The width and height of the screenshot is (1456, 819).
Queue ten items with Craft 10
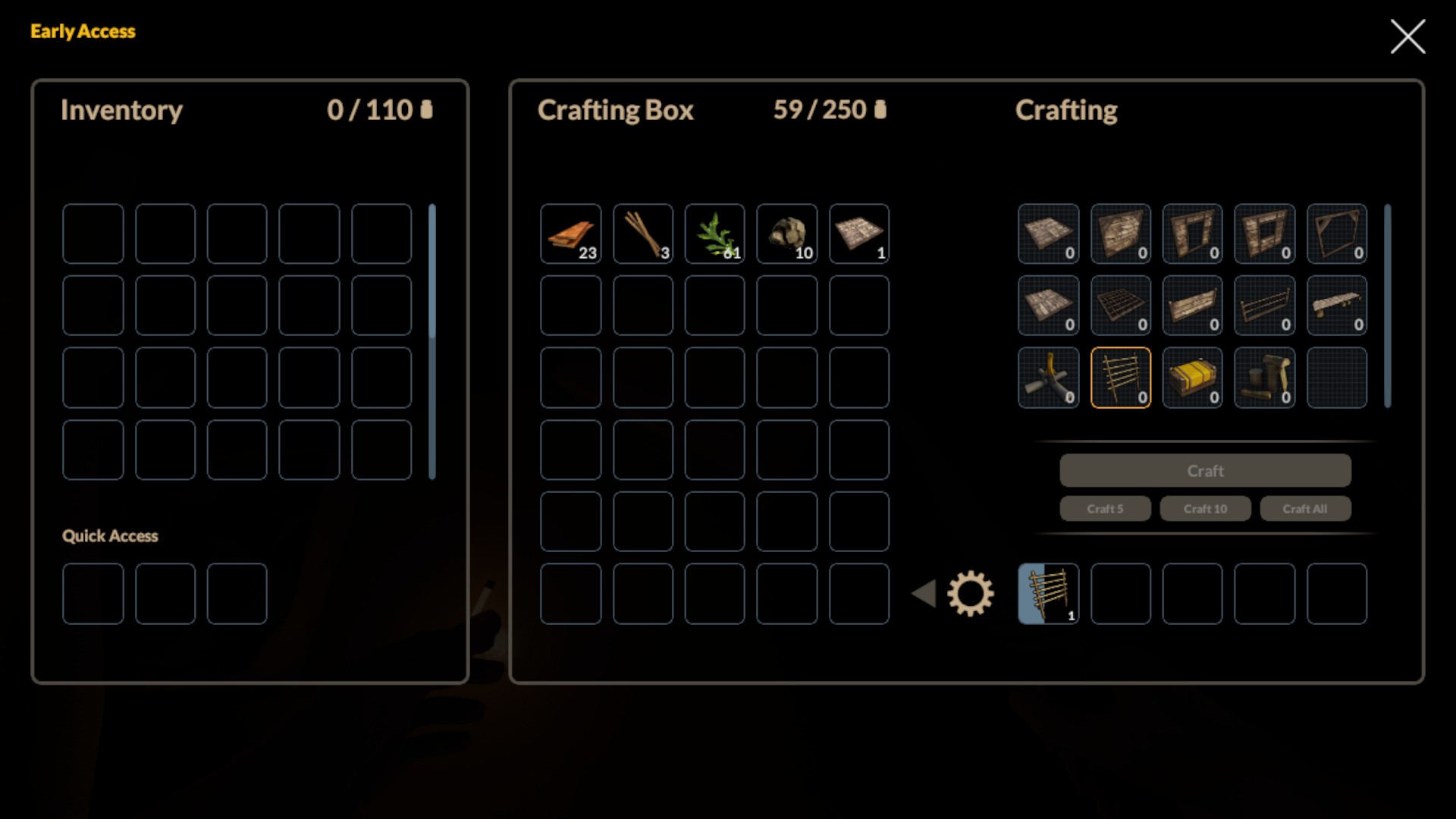coord(1205,509)
